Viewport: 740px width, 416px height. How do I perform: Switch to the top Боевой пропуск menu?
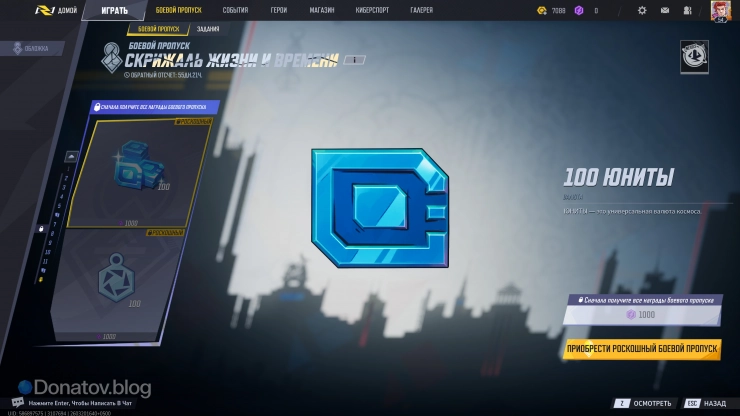click(x=179, y=10)
